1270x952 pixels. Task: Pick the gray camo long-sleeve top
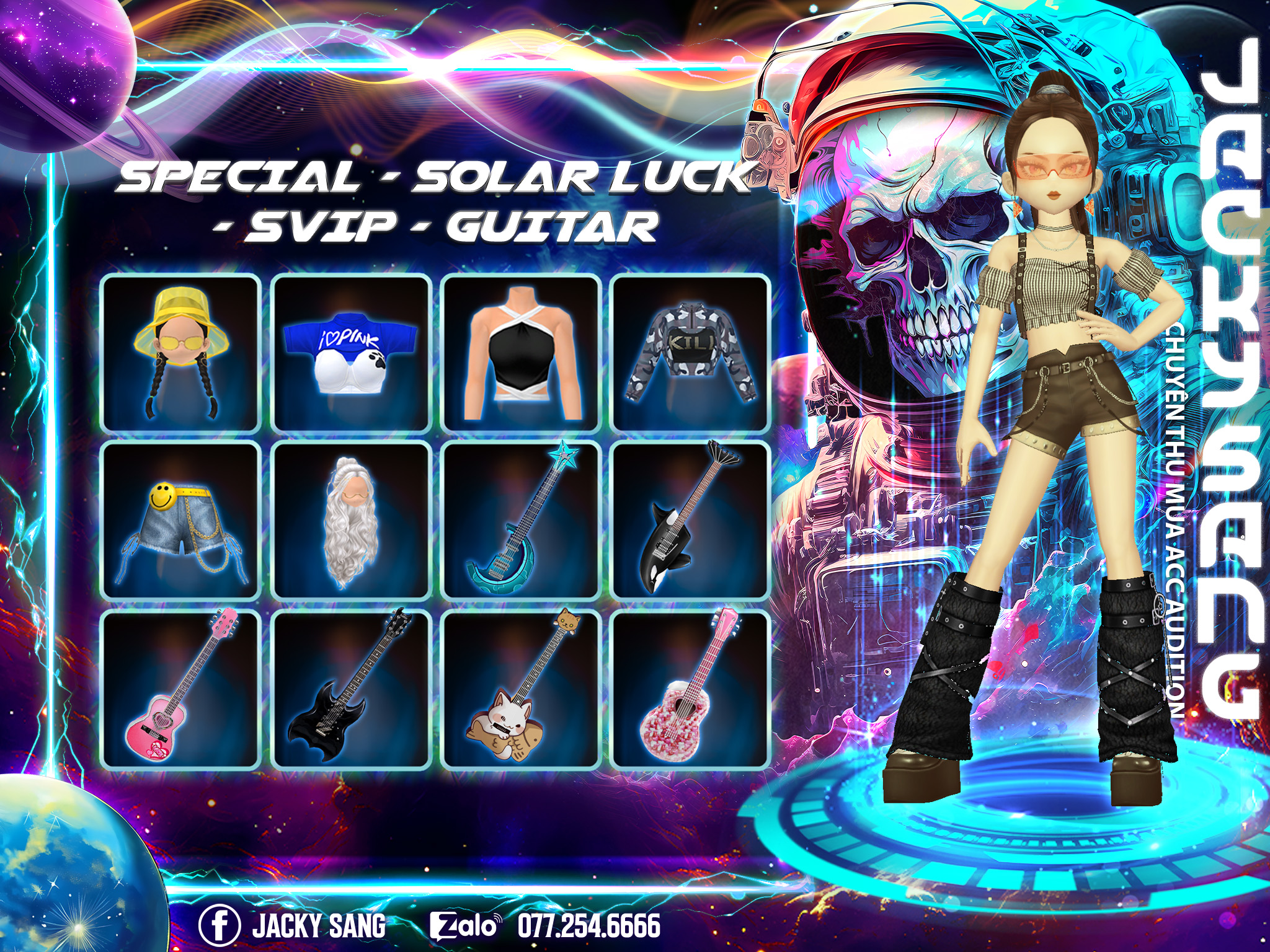[x=690, y=353]
